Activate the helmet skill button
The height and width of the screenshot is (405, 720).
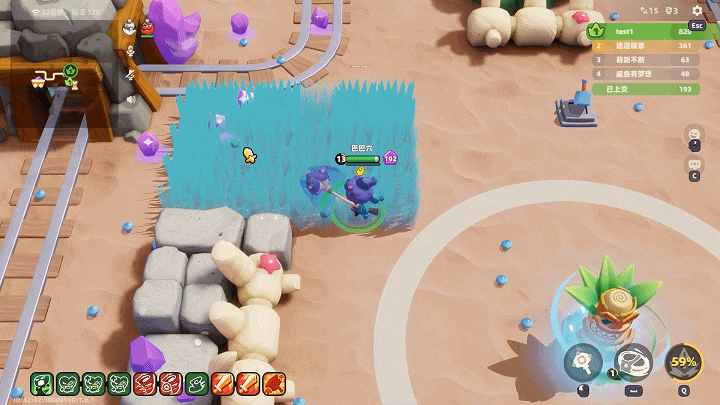(634, 363)
